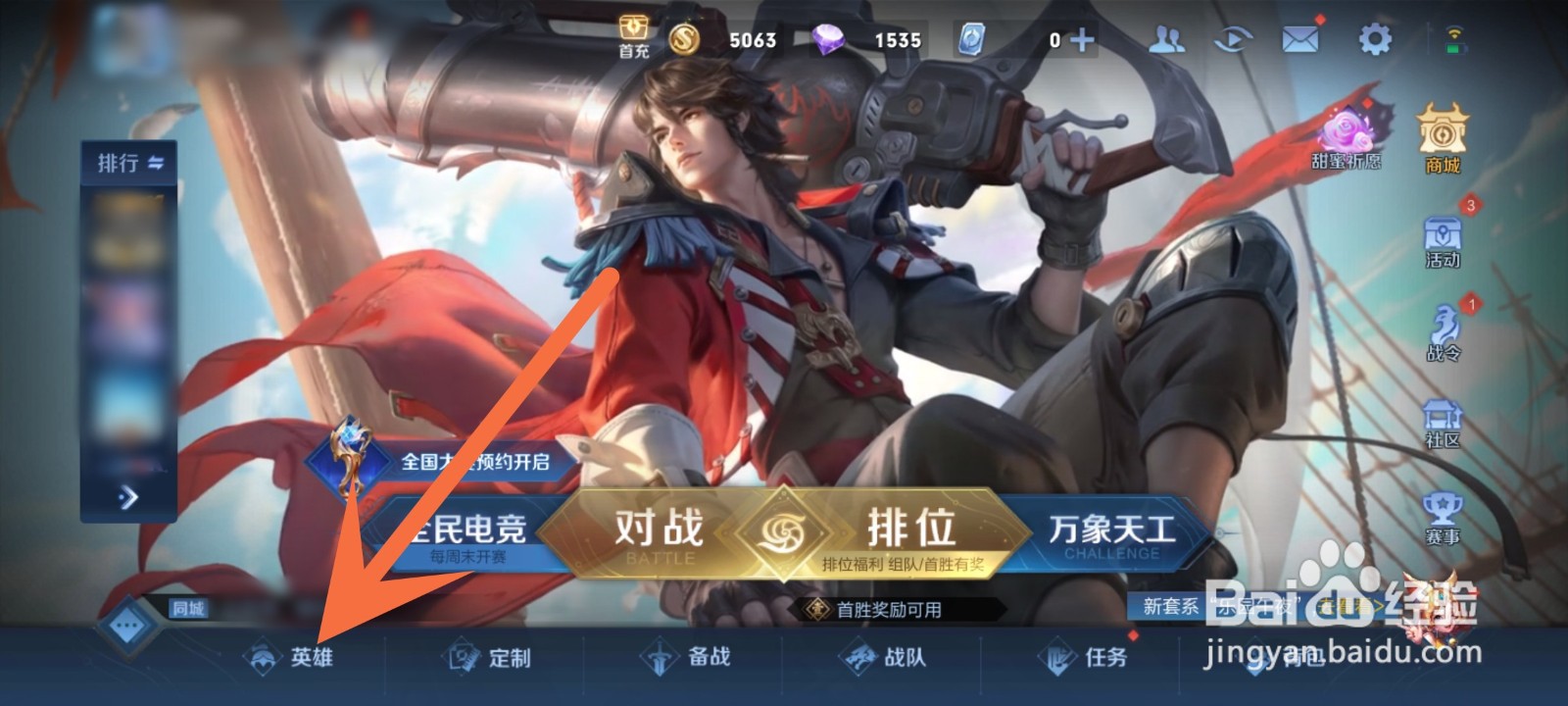Select the 排位 ranked mode tab
The width and height of the screenshot is (1568, 706).
912,530
